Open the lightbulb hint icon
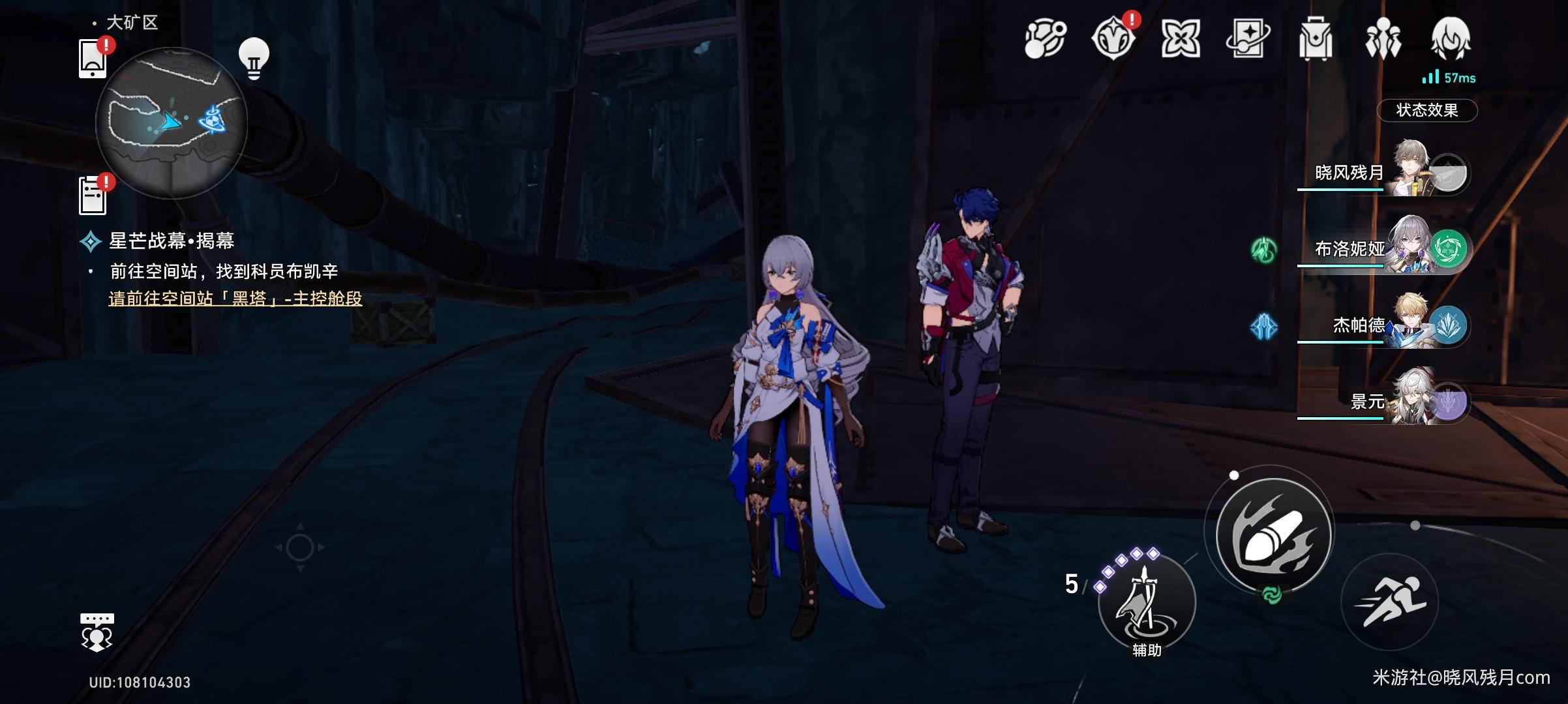The width and height of the screenshot is (1568, 704). (x=254, y=58)
